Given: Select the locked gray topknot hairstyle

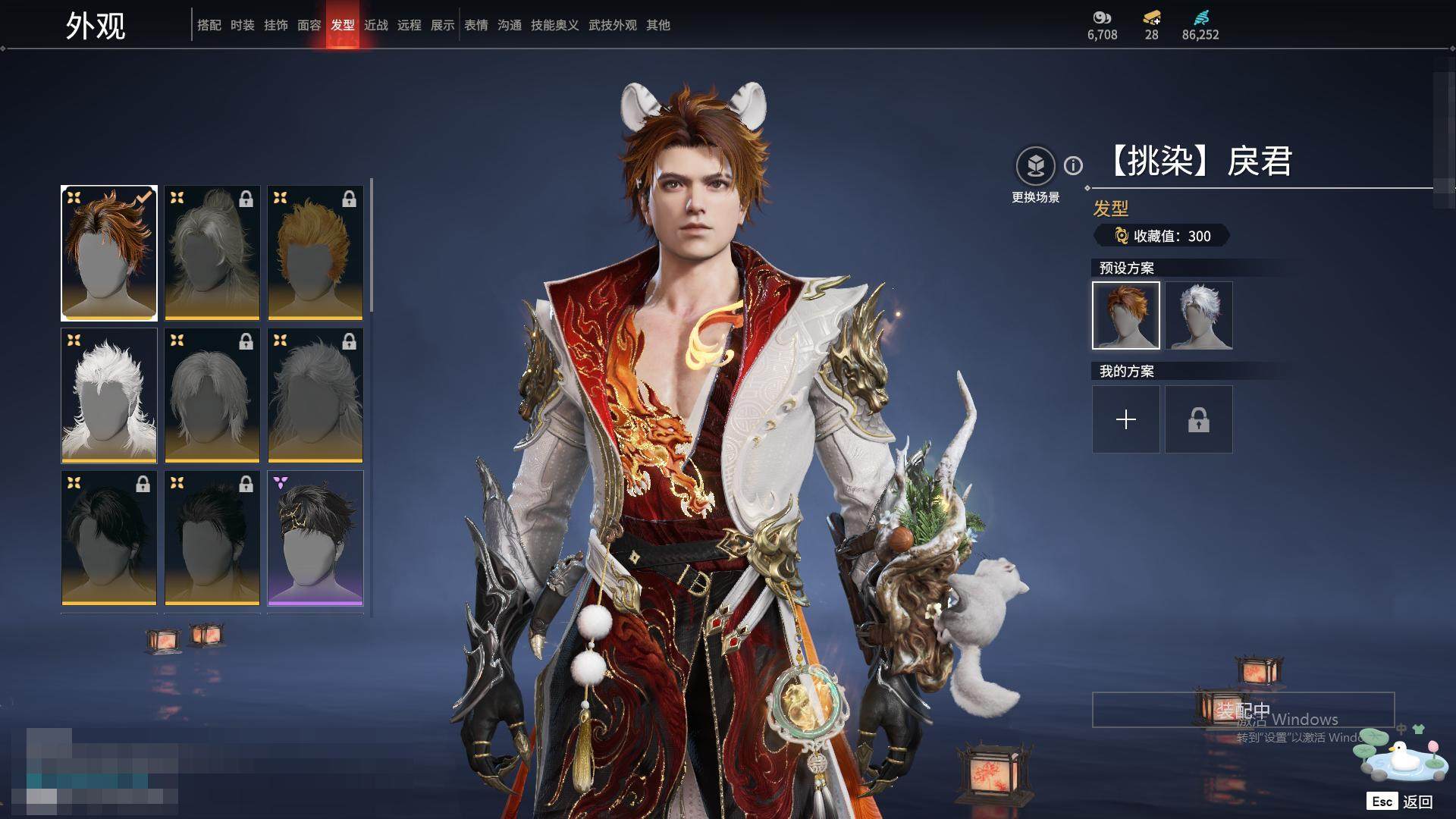Looking at the screenshot, I should pyautogui.click(x=212, y=253).
